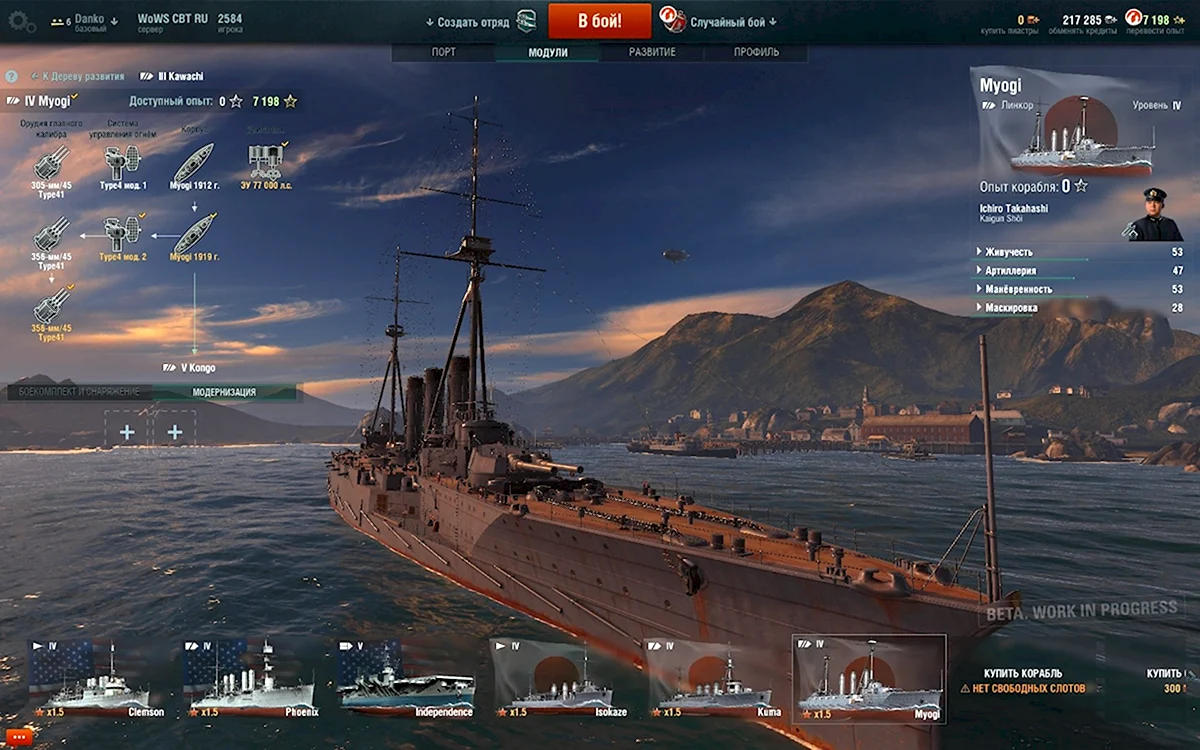Start battle with the red В бой! button
Image resolution: width=1200 pixels, height=750 pixels.
[x=599, y=21]
